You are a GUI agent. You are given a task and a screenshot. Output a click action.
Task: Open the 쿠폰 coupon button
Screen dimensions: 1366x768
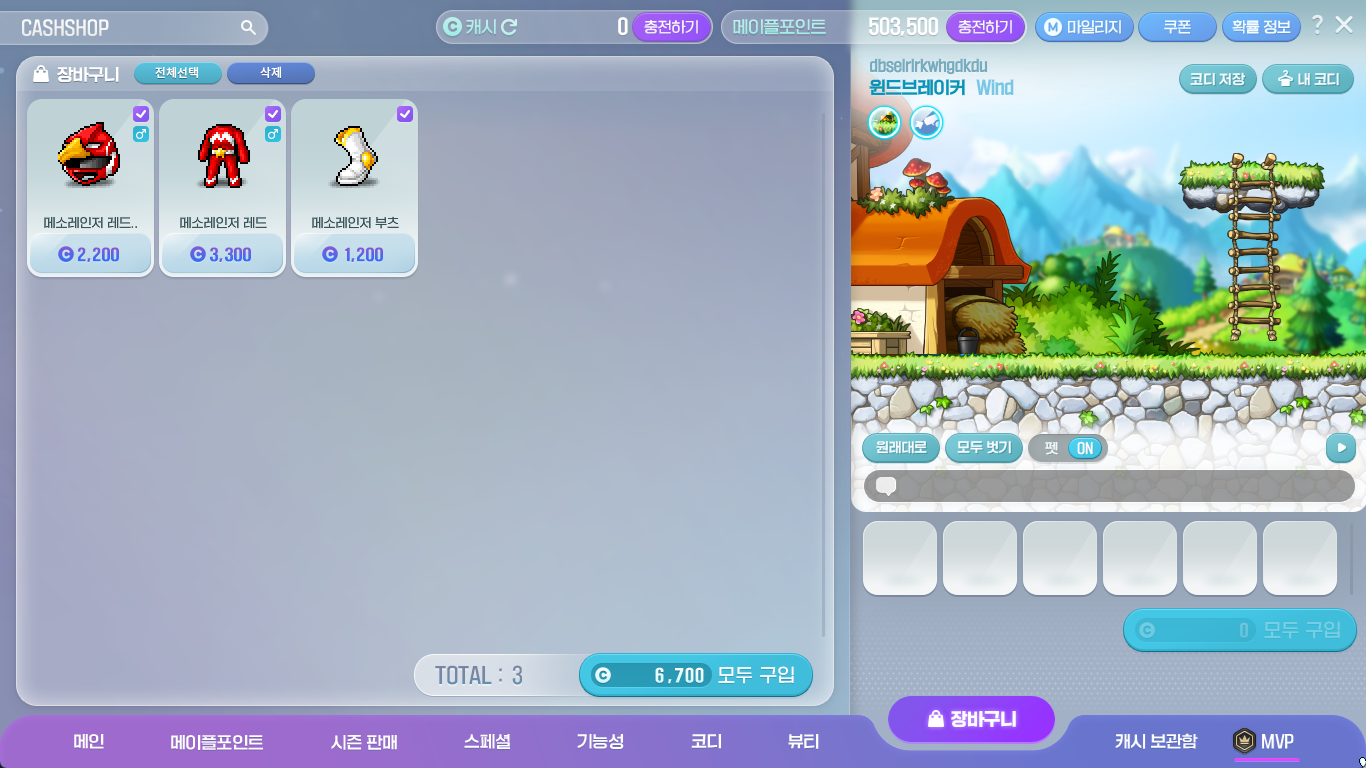point(1176,27)
